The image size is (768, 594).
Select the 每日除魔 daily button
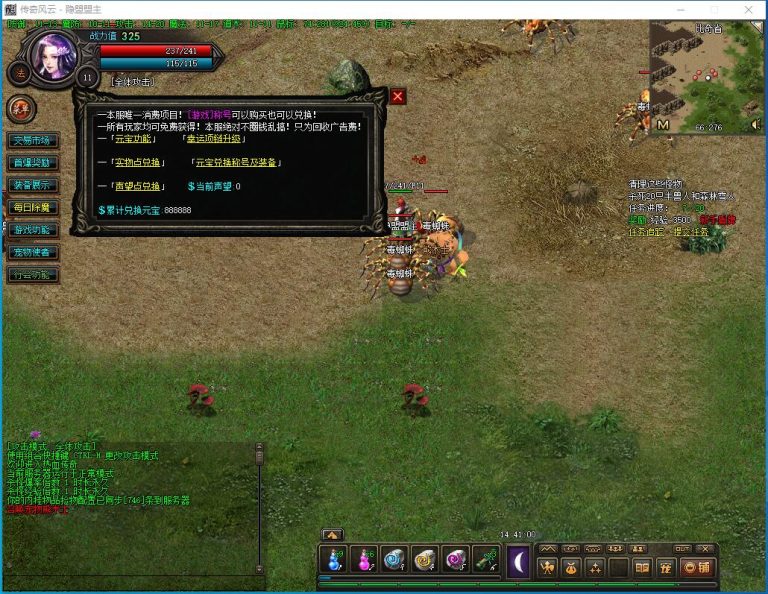point(32,208)
